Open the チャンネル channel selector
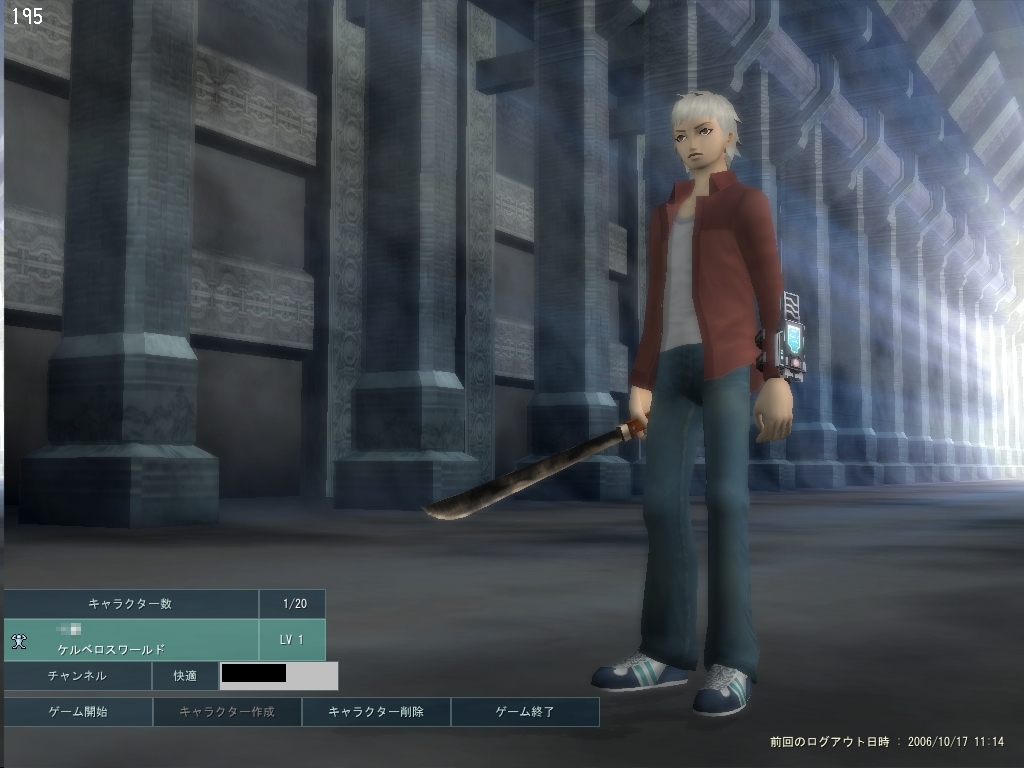 pos(77,676)
